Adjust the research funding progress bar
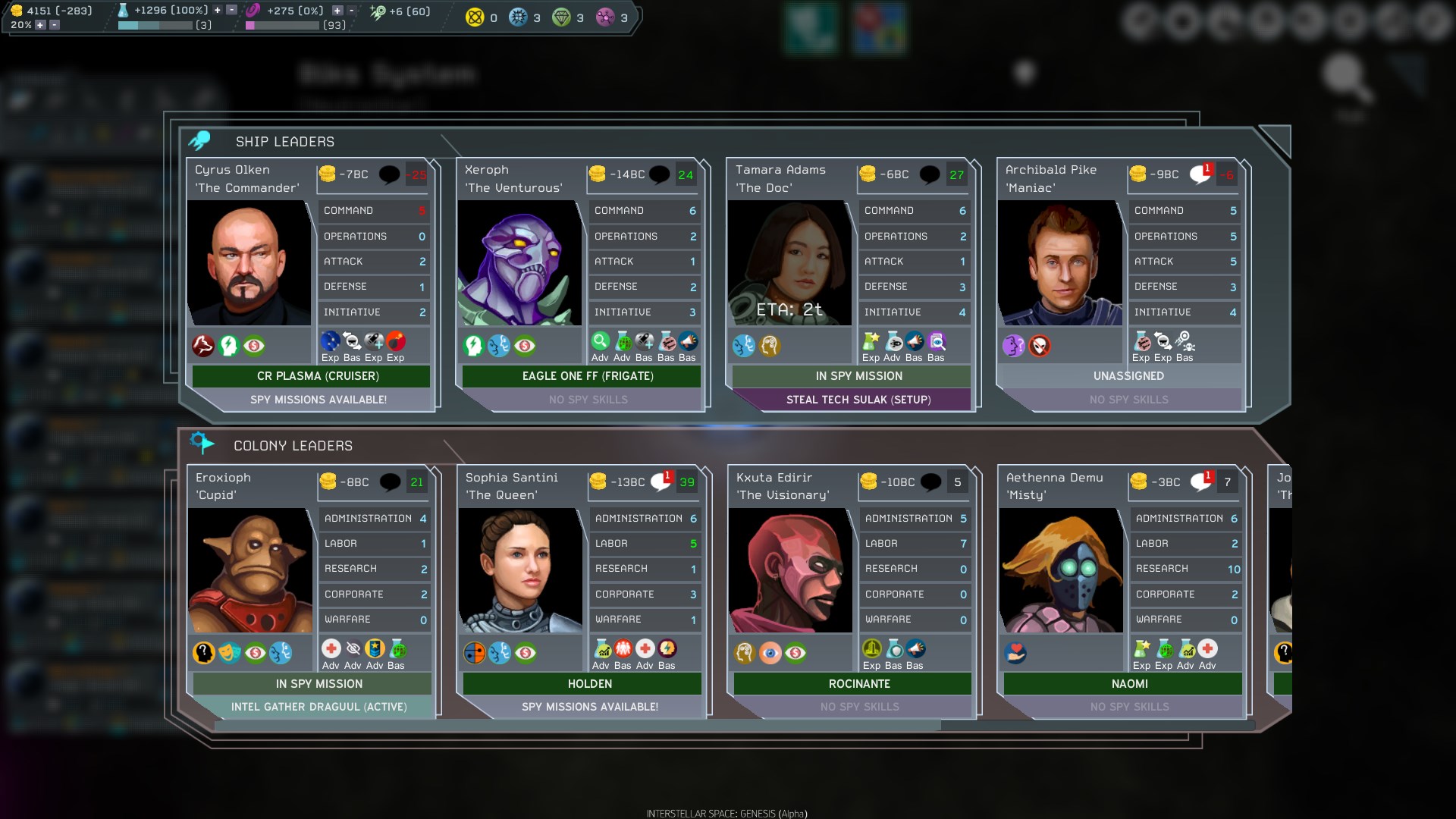This screenshot has width=1456, height=819. (154, 24)
